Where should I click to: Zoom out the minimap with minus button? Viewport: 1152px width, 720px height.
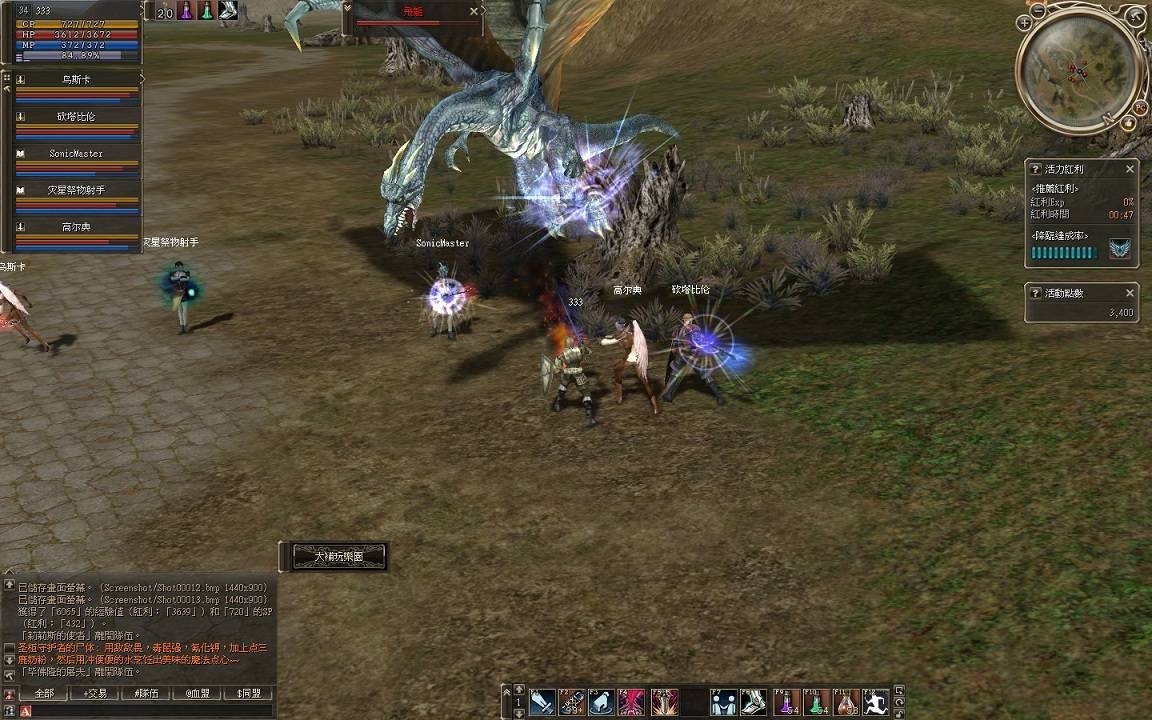click(1038, 10)
